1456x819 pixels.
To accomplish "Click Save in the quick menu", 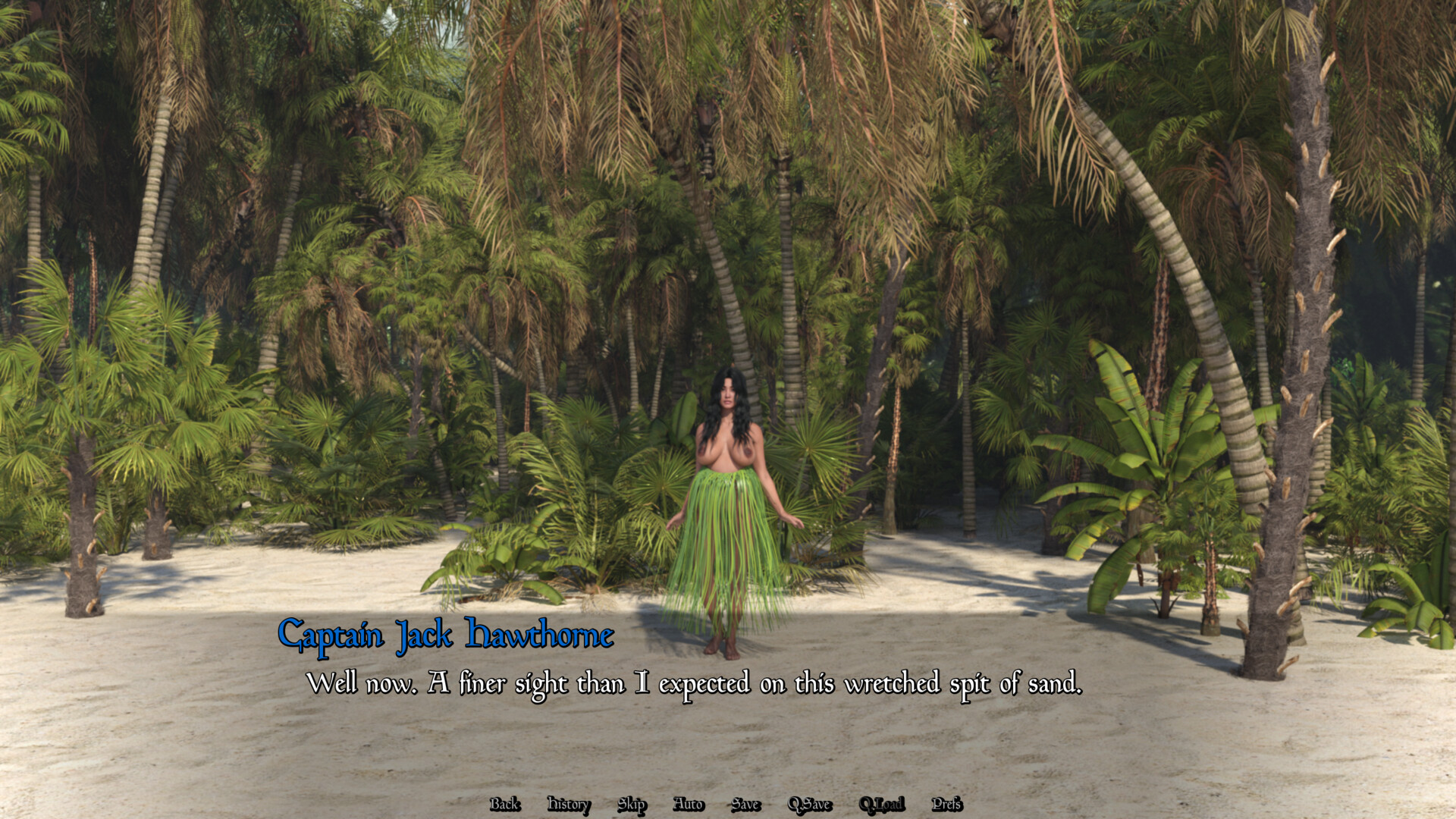I will tap(745, 804).
